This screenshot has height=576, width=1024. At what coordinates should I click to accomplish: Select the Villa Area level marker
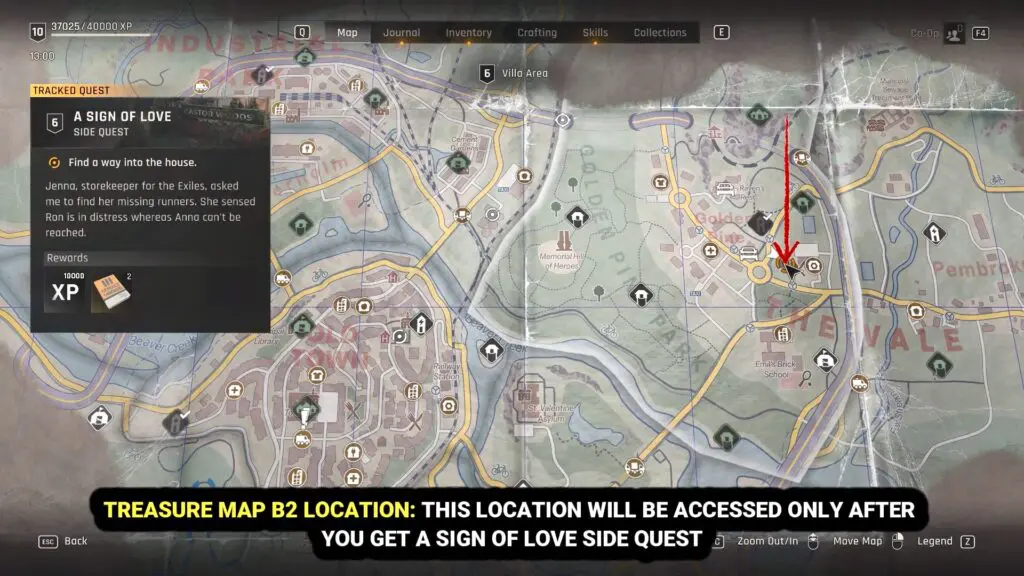pyautogui.click(x=486, y=72)
